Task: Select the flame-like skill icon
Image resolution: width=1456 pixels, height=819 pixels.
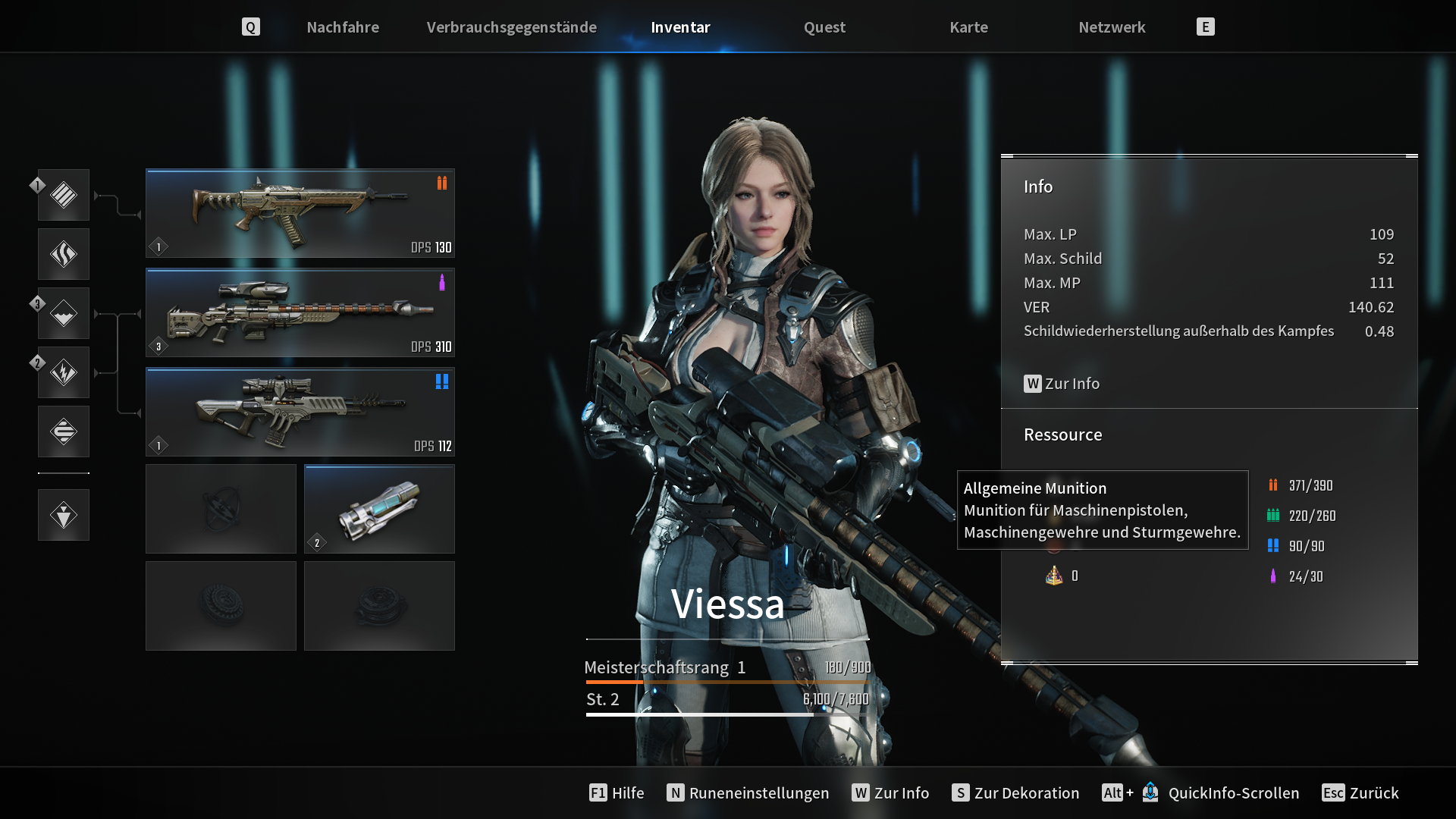Action: (x=64, y=254)
